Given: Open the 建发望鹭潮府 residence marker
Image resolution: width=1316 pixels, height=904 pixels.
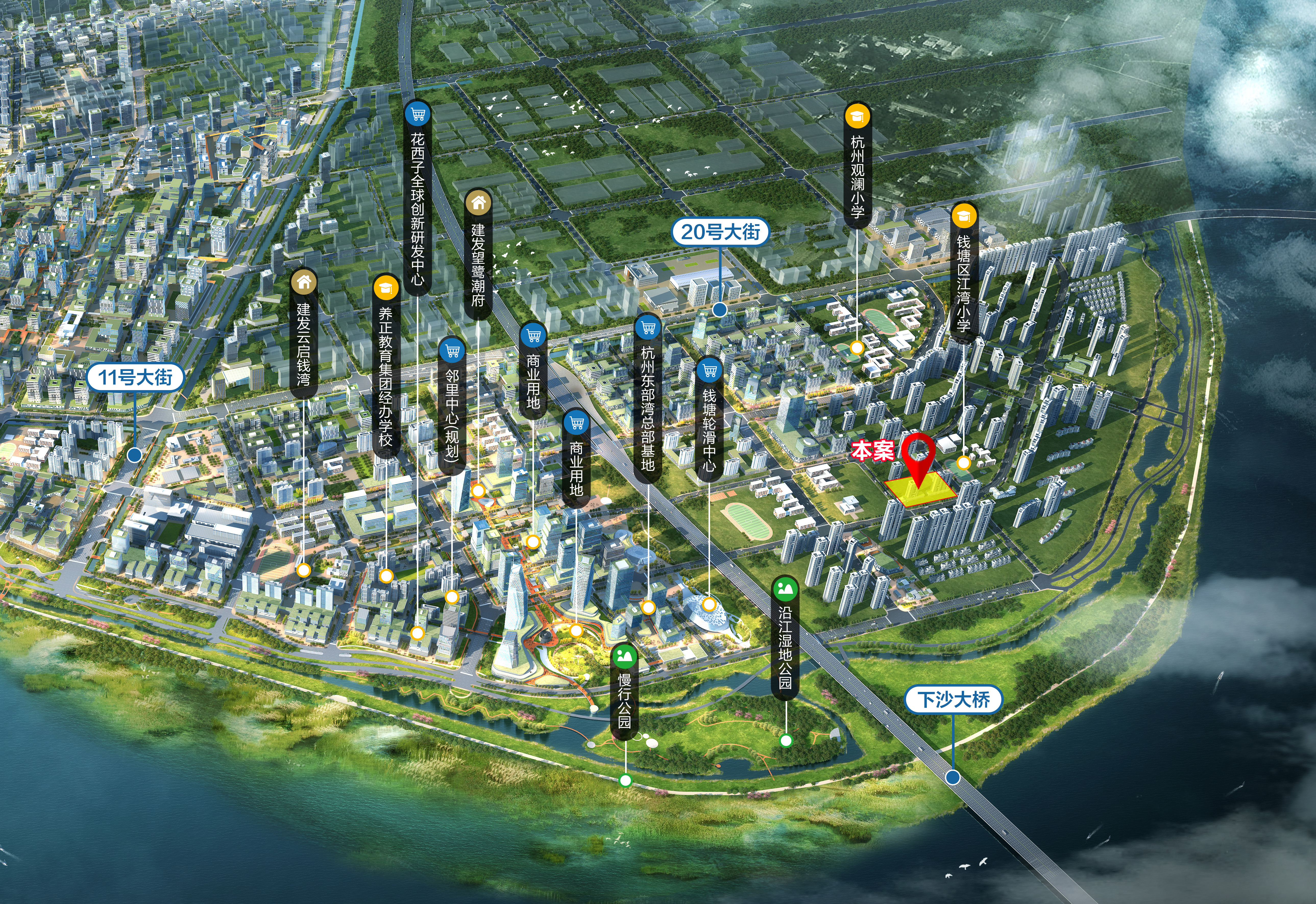Looking at the screenshot, I should (x=478, y=254).
